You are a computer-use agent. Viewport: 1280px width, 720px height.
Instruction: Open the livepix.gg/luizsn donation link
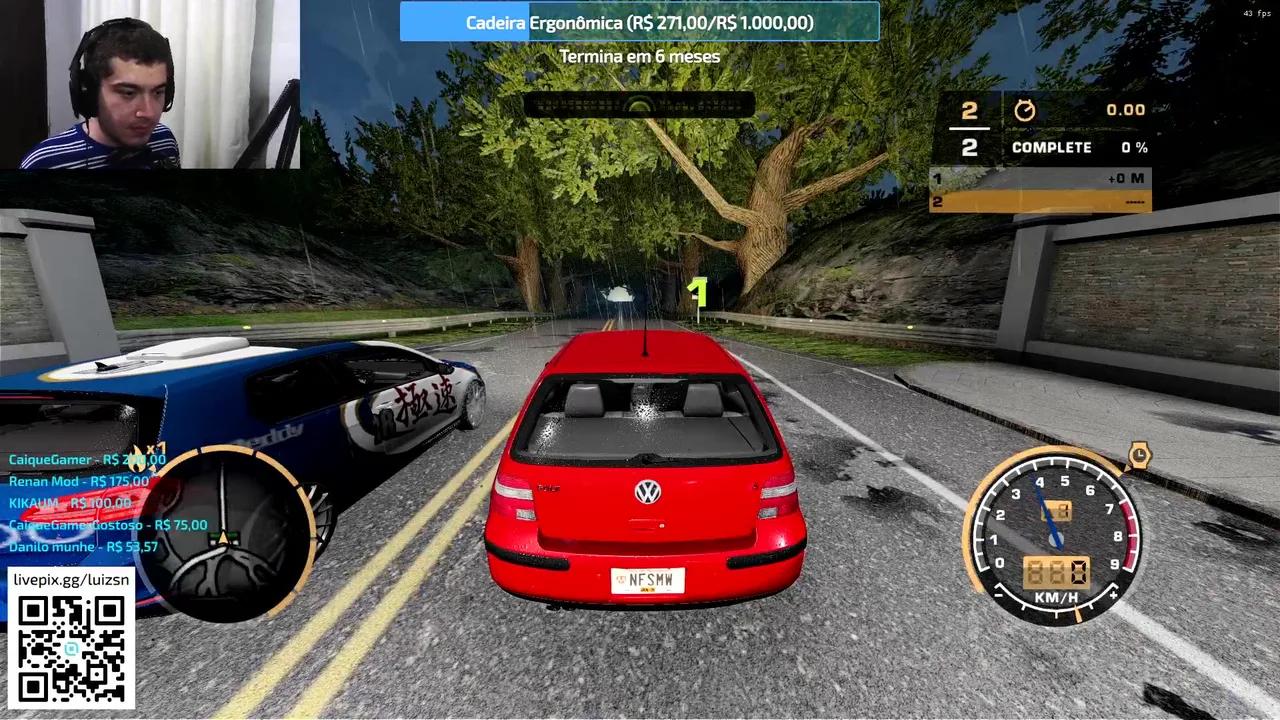click(70, 579)
